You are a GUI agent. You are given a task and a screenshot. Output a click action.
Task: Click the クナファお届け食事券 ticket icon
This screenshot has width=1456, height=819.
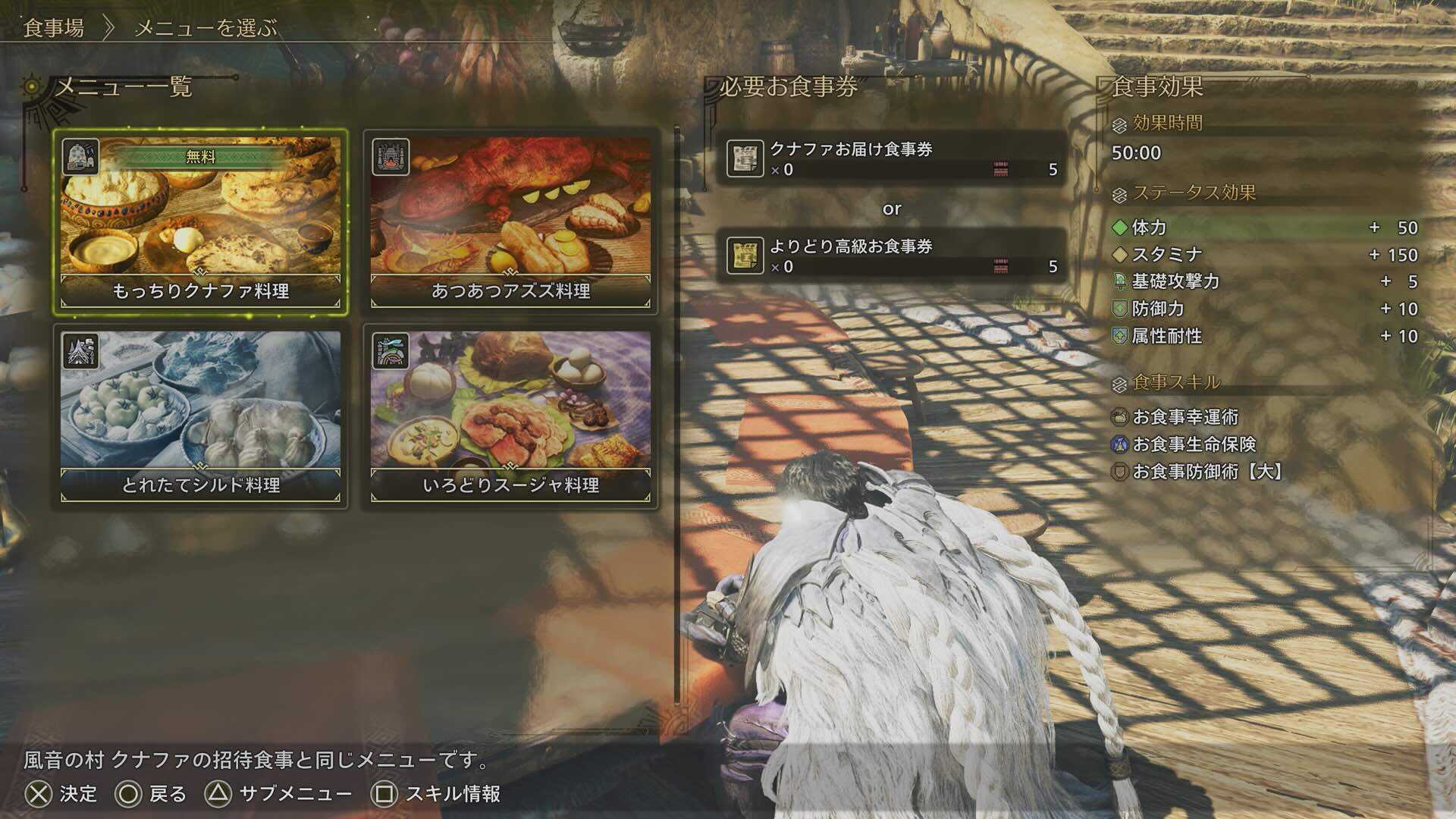tap(748, 157)
